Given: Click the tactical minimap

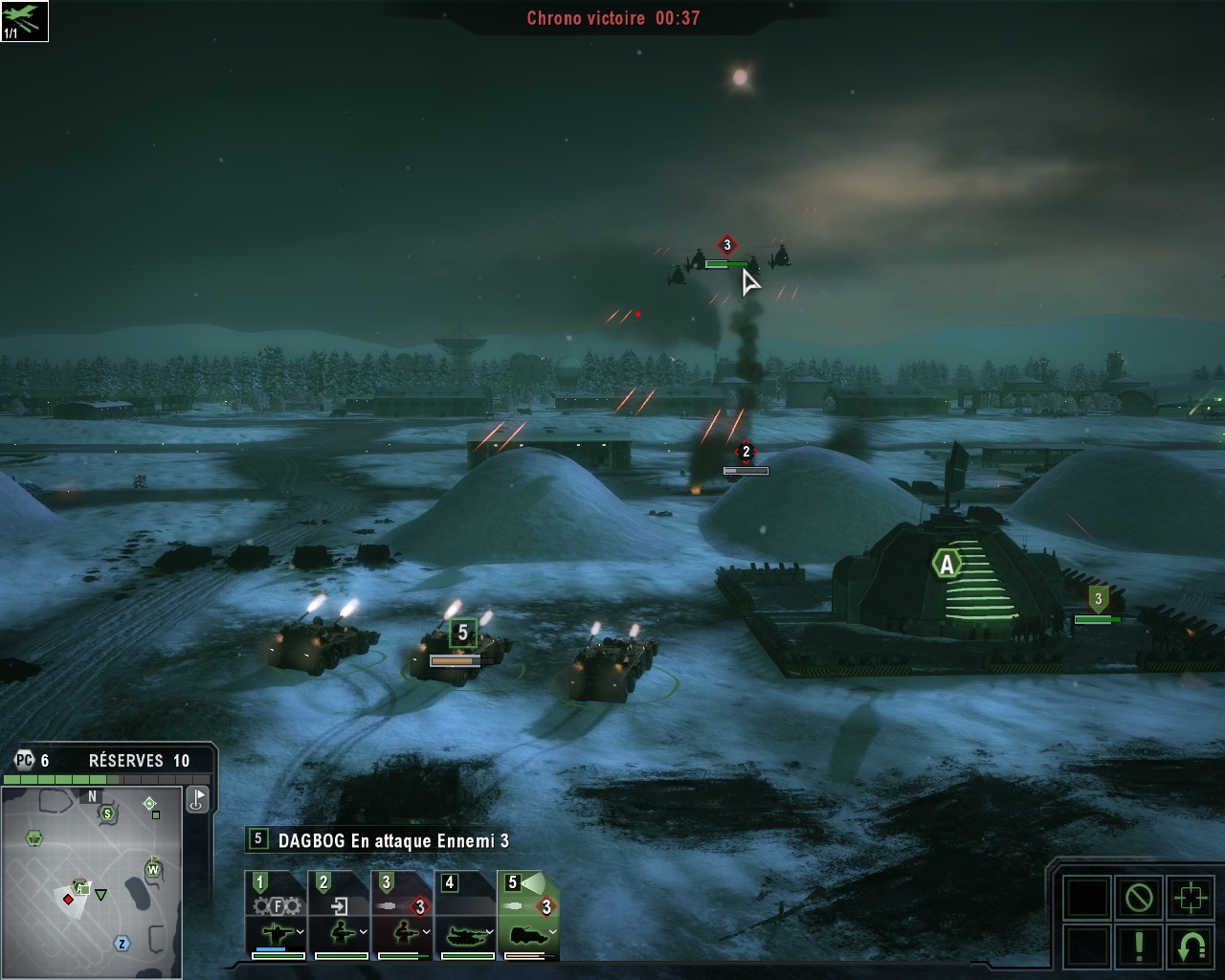Looking at the screenshot, I should click(92, 879).
